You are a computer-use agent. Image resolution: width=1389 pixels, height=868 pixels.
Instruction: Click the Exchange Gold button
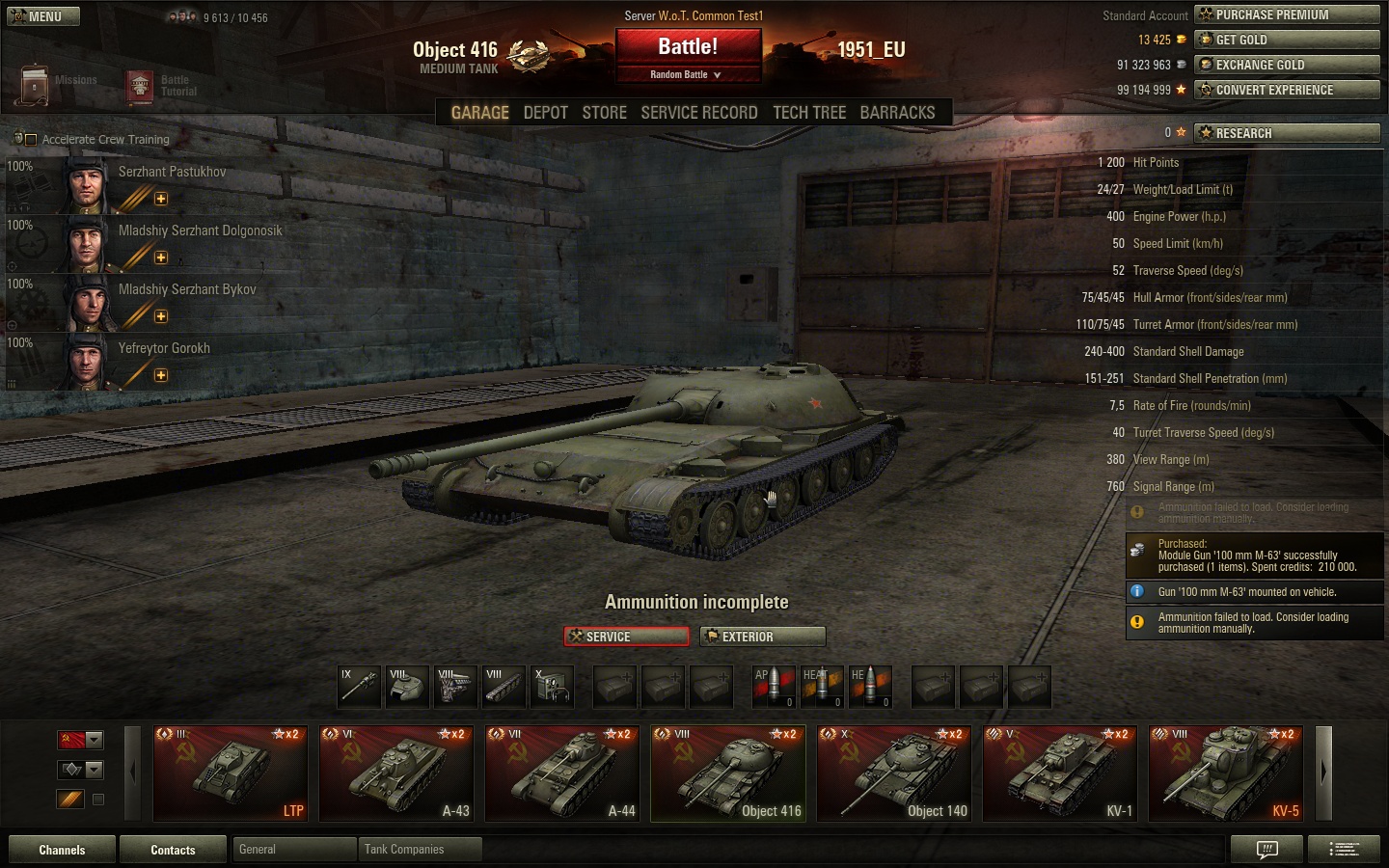(x=1287, y=65)
